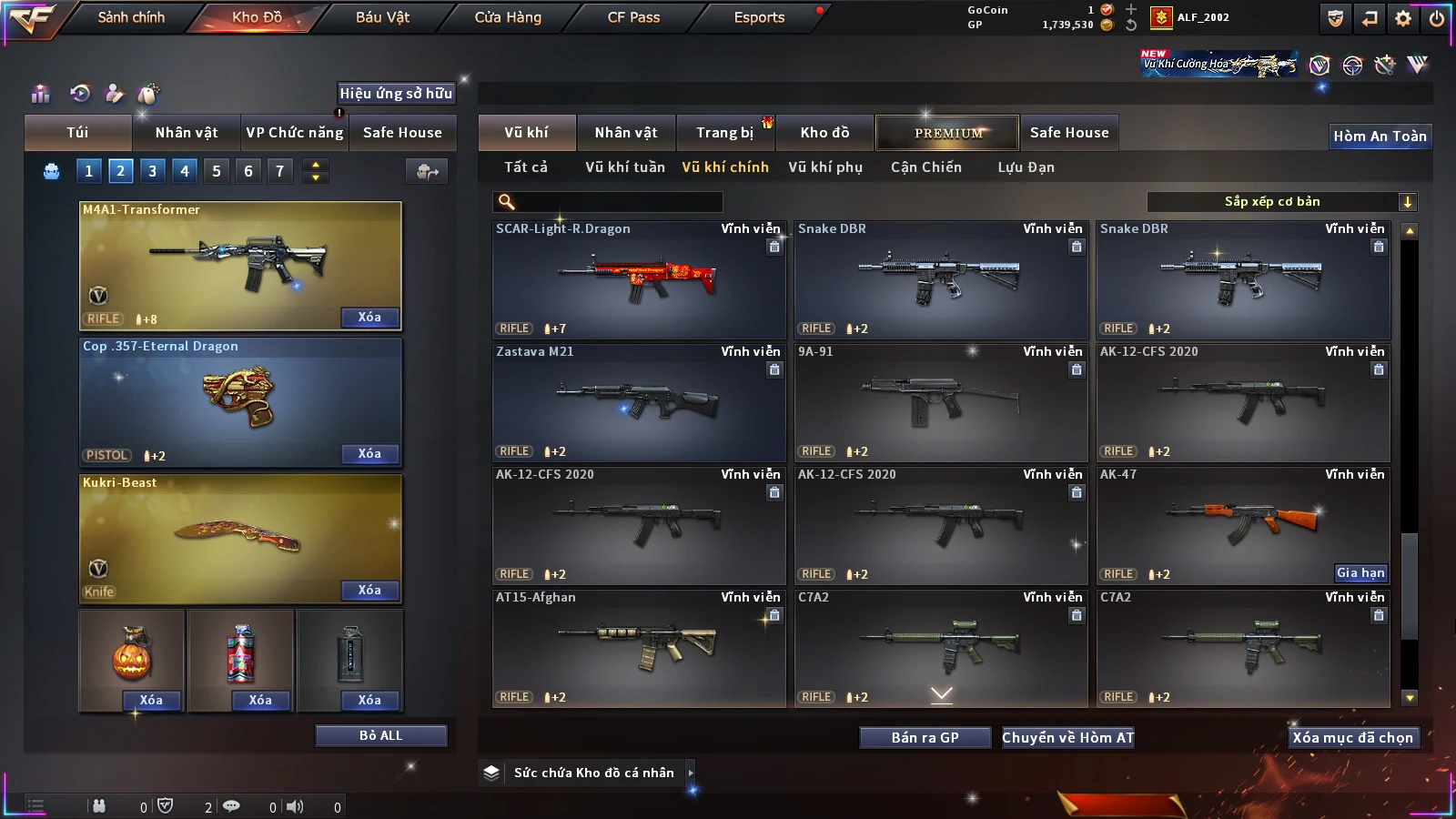1456x819 pixels.
Task: Sell items with Bán ra GP
Action: point(925,738)
